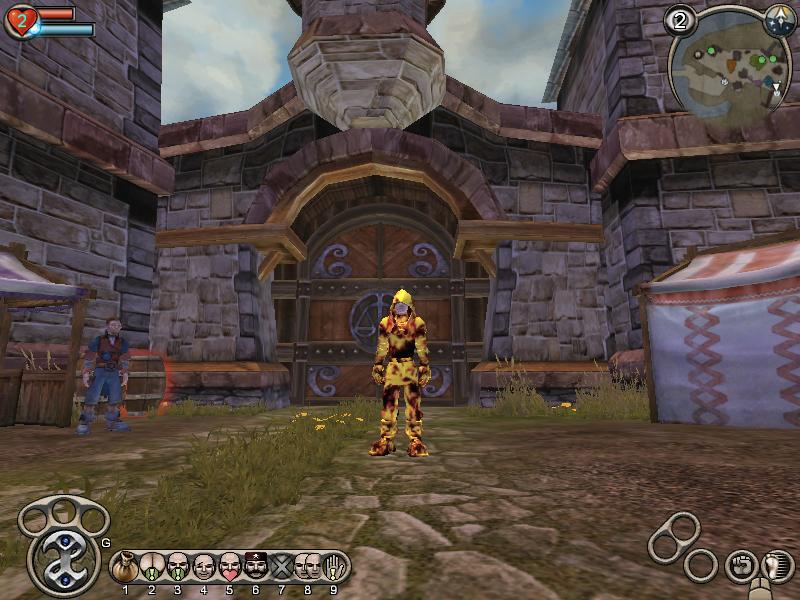This screenshot has height=600, width=800.
Task: Use the expression in hotbar slot 2
Action: pyautogui.click(x=152, y=567)
